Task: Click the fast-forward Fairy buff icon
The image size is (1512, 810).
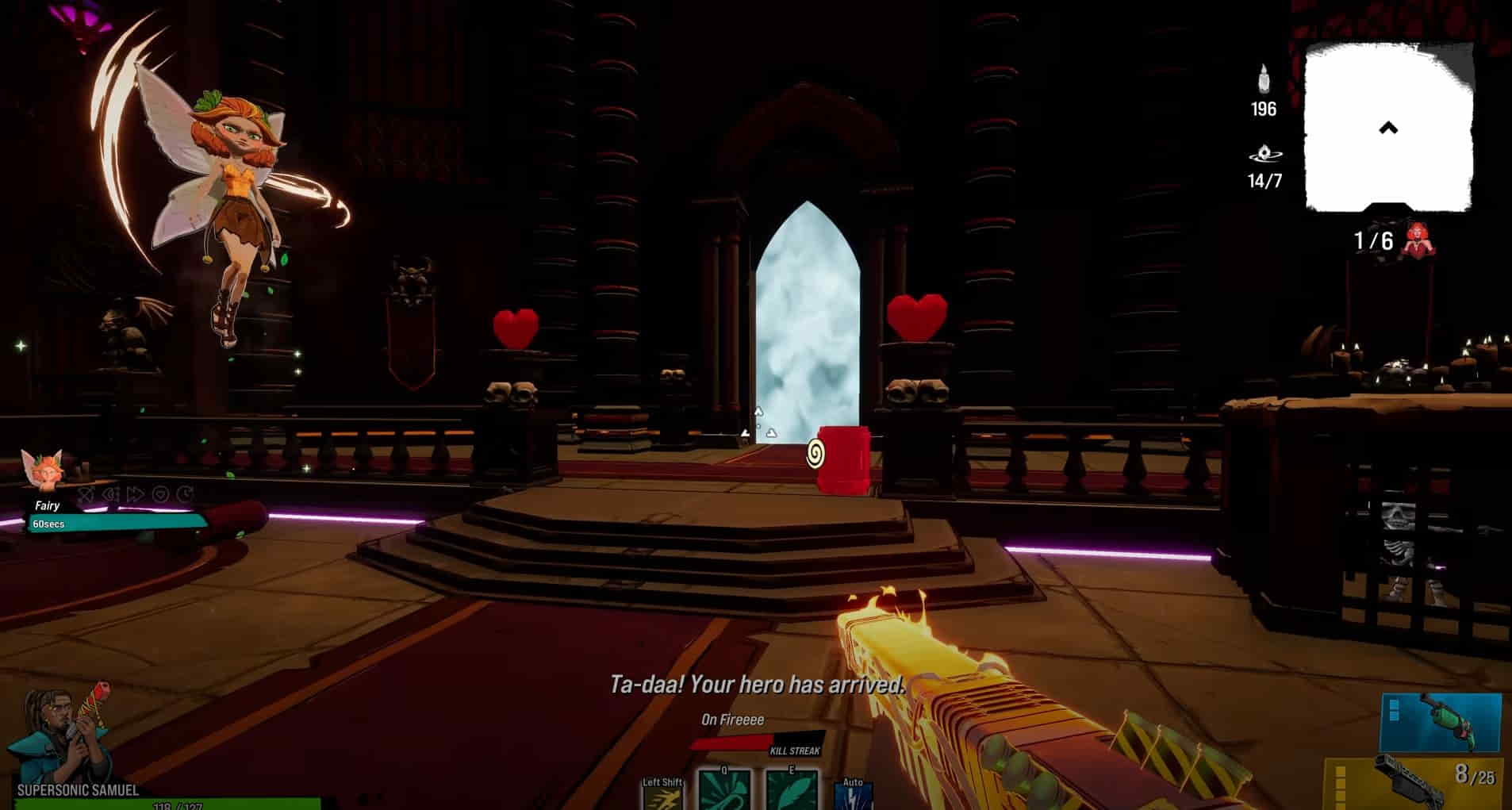Action: click(x=136, y=494)
